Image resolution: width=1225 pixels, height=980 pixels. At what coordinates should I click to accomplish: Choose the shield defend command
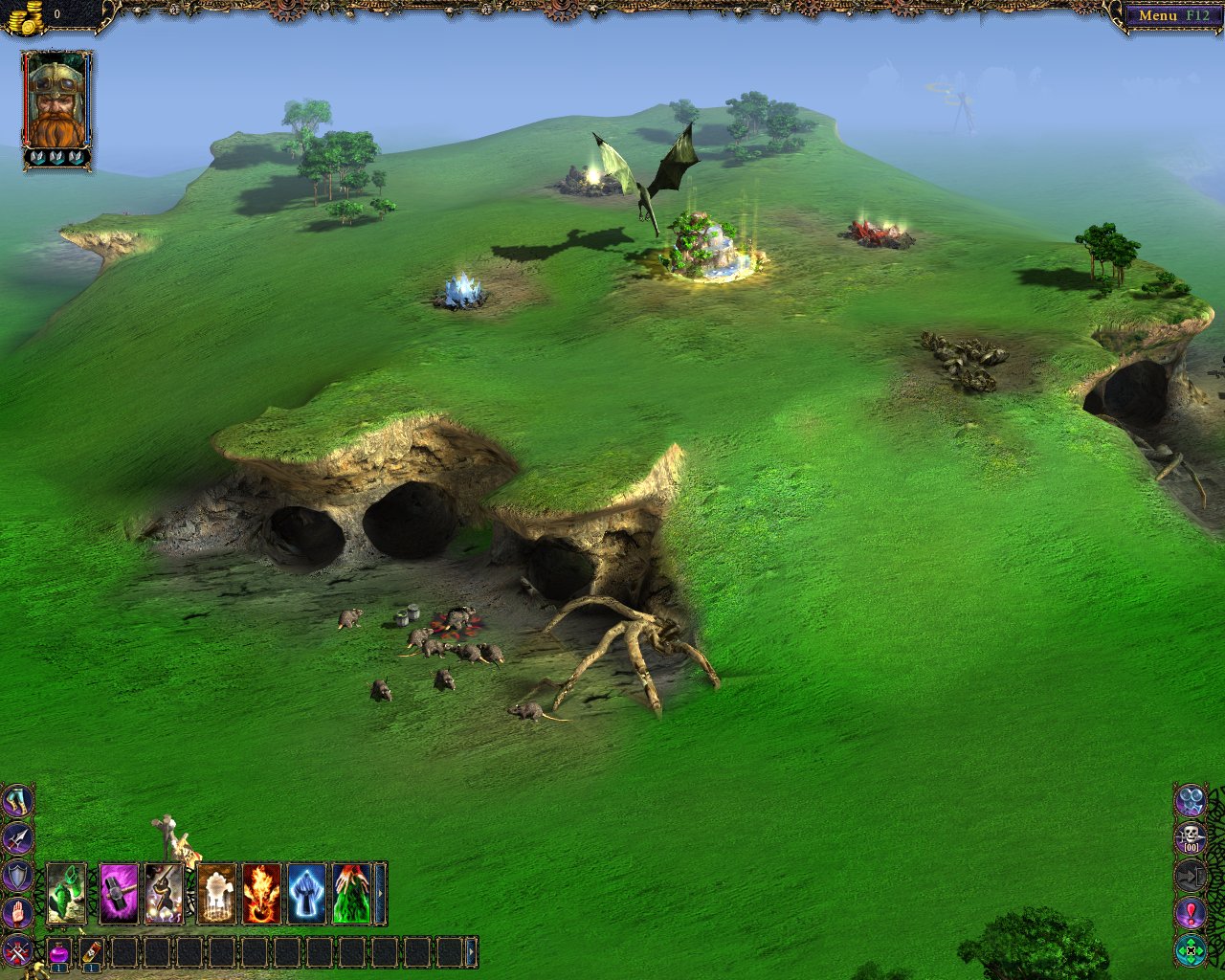pos(17,876)
